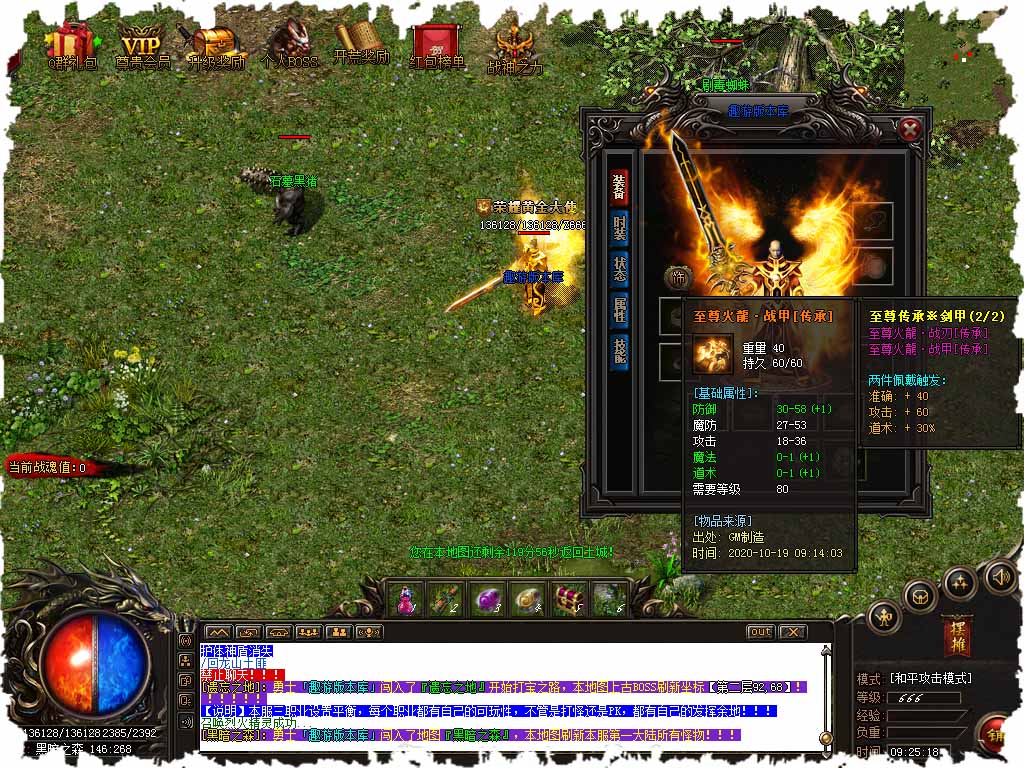Show the 红包榜单 red envelope ranking

(437, 45)
